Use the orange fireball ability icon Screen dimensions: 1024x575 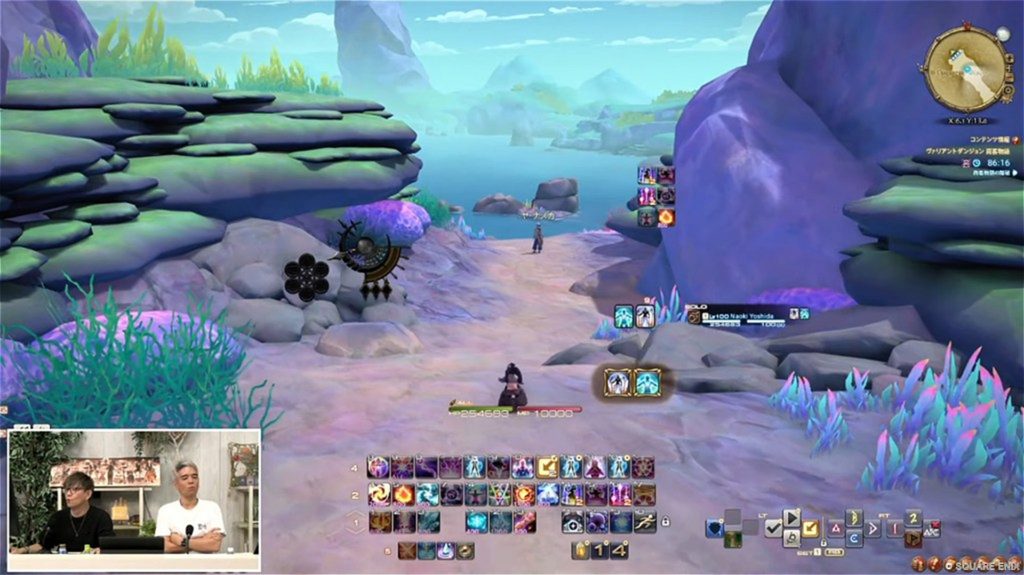coord(403,494)
